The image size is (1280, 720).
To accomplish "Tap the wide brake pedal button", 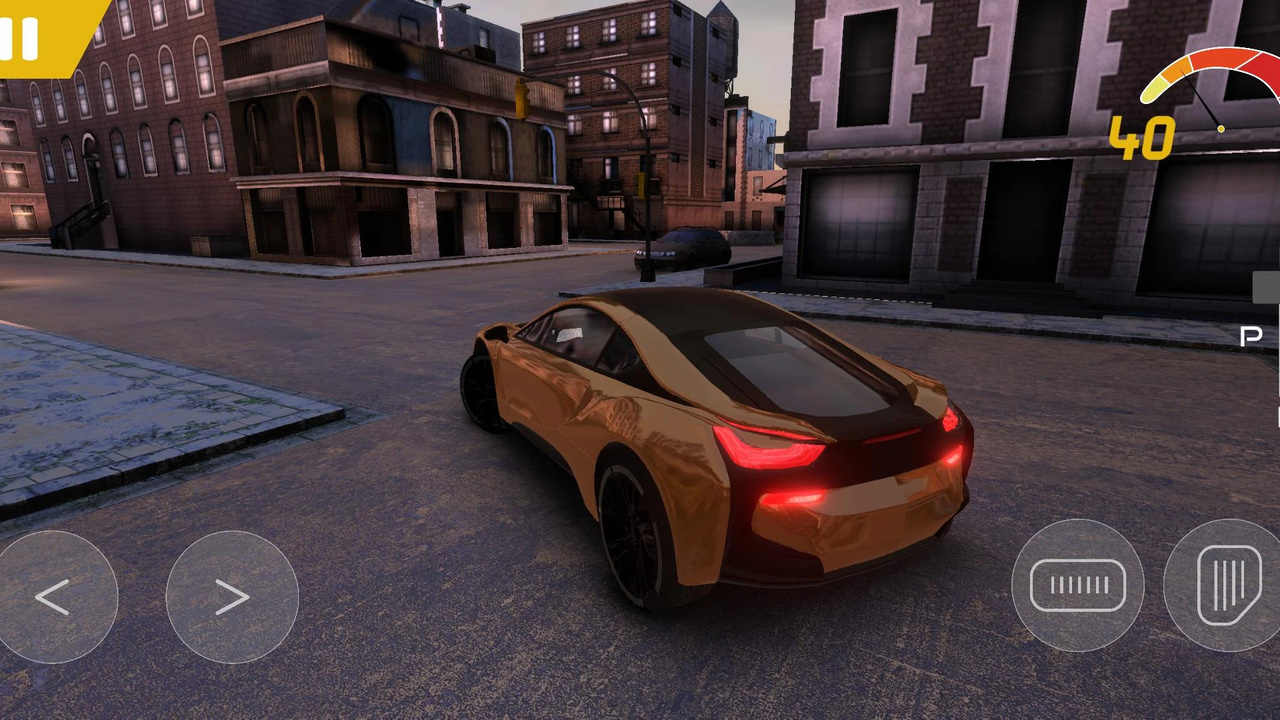I will click(1077, 585).
